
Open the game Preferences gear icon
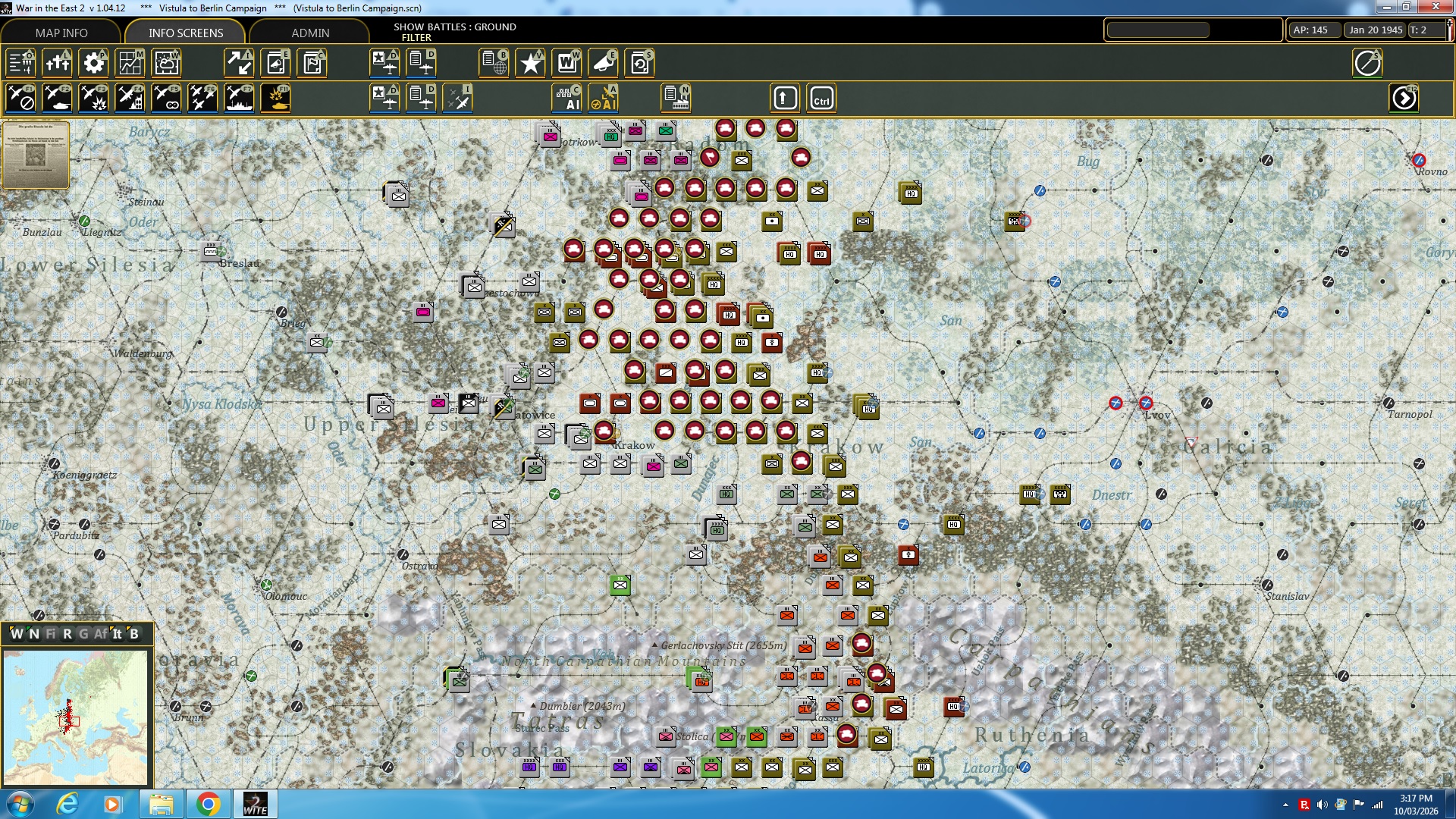pyautogui.click(x=94, y=63)
